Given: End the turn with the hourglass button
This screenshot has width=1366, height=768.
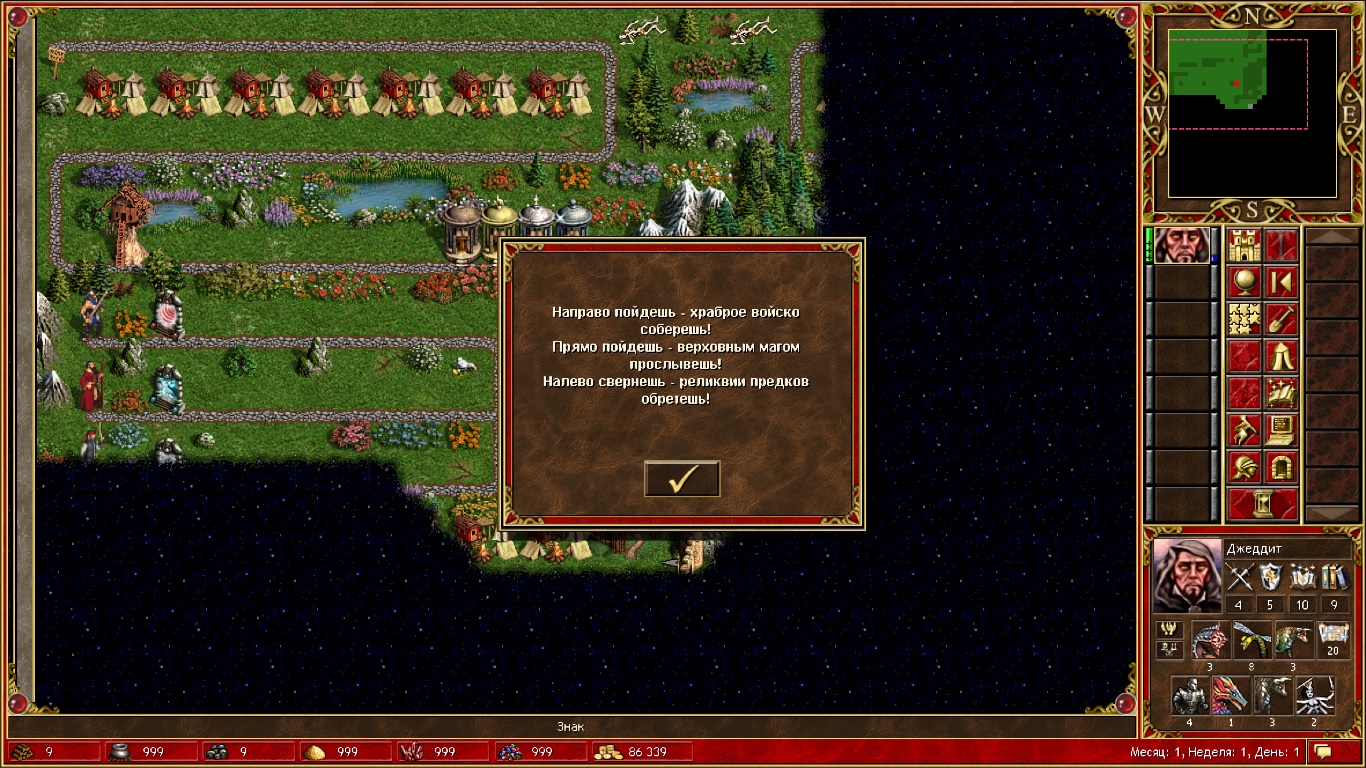Looking at the screenshot, I should click(1263, 504).
